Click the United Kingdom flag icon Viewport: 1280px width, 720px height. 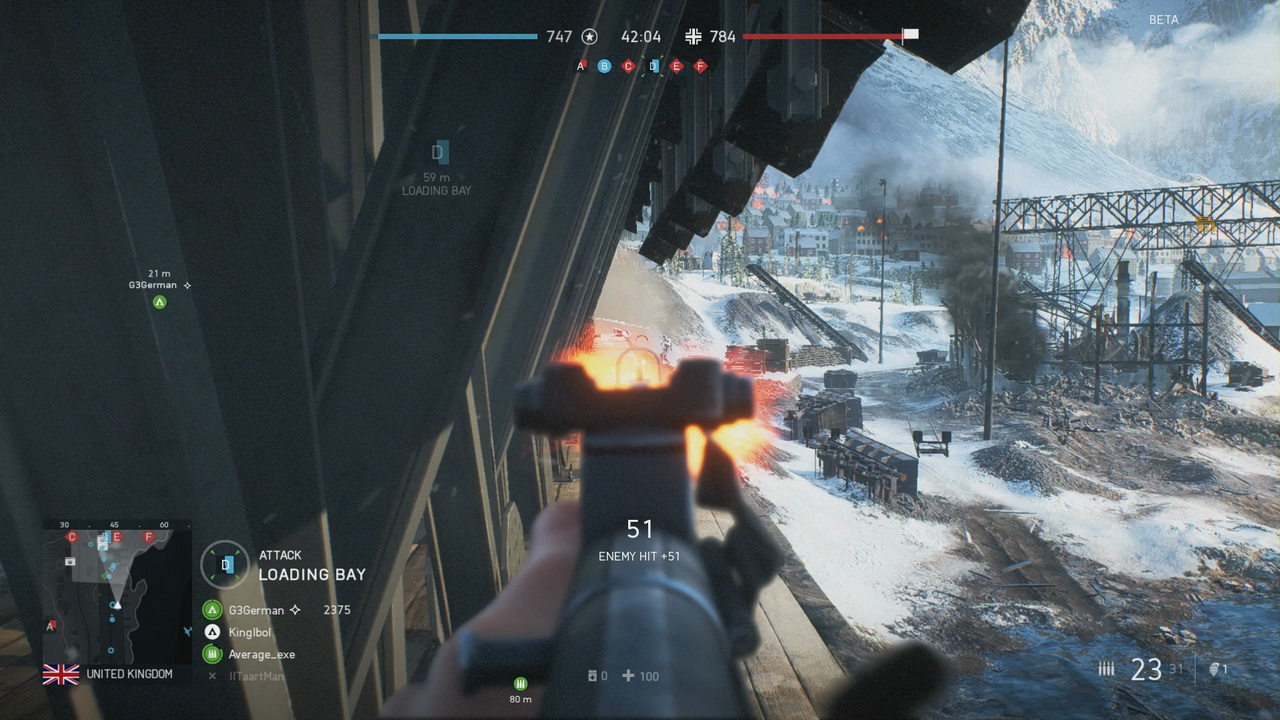point(61,675)
